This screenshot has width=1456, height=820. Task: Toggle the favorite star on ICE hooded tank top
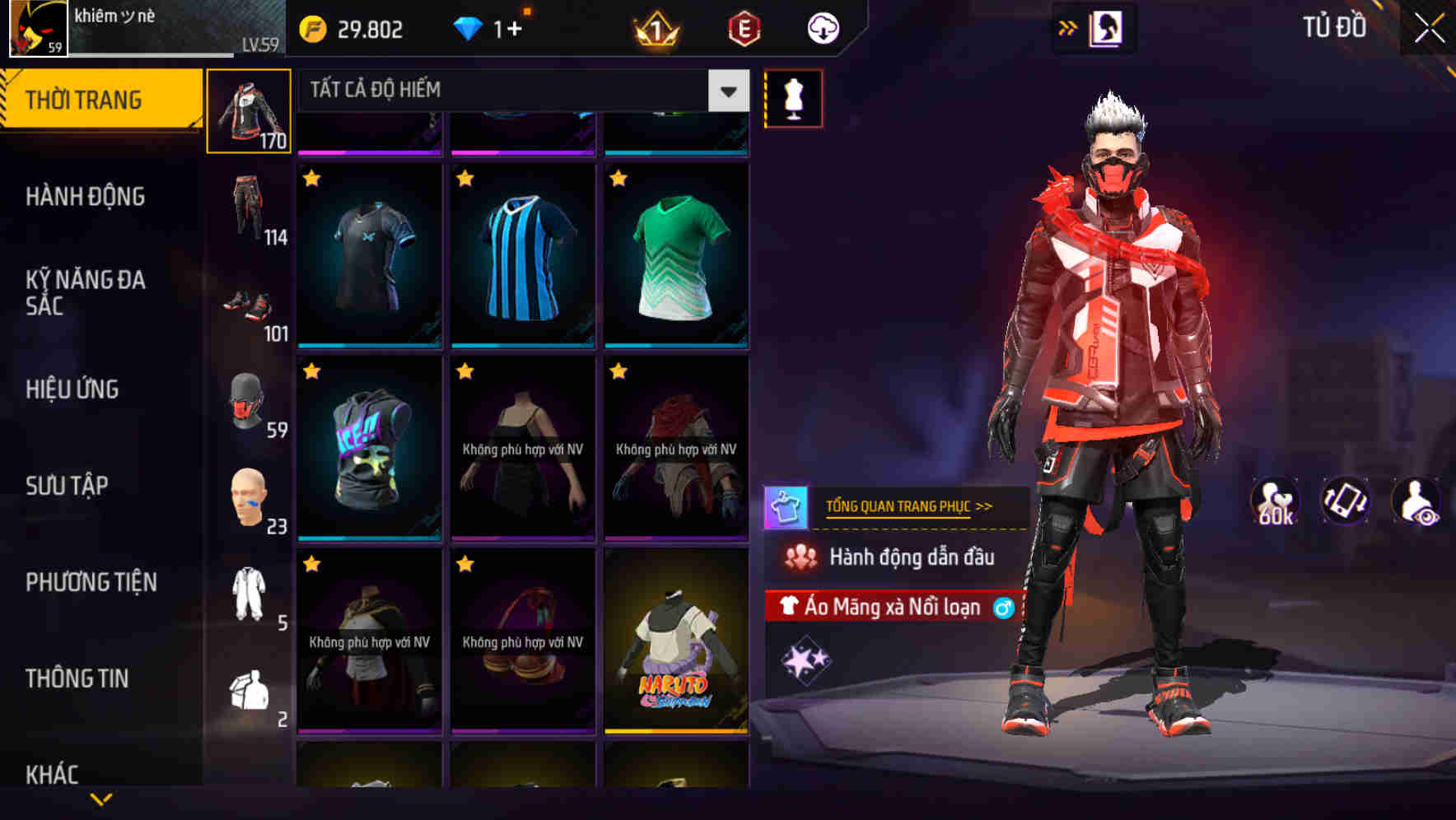pos(312,372)
